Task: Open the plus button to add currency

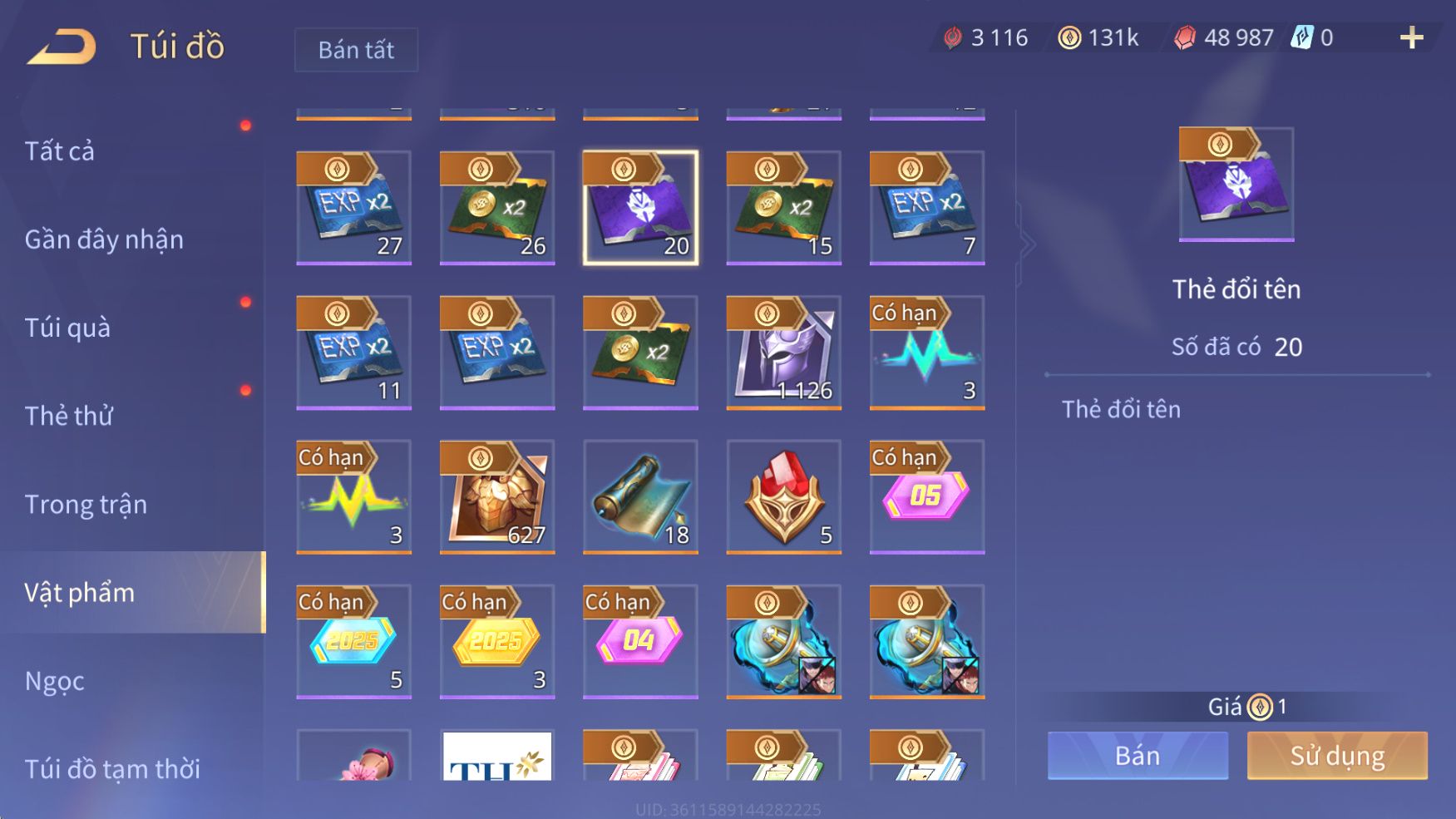Action: 1411,37
